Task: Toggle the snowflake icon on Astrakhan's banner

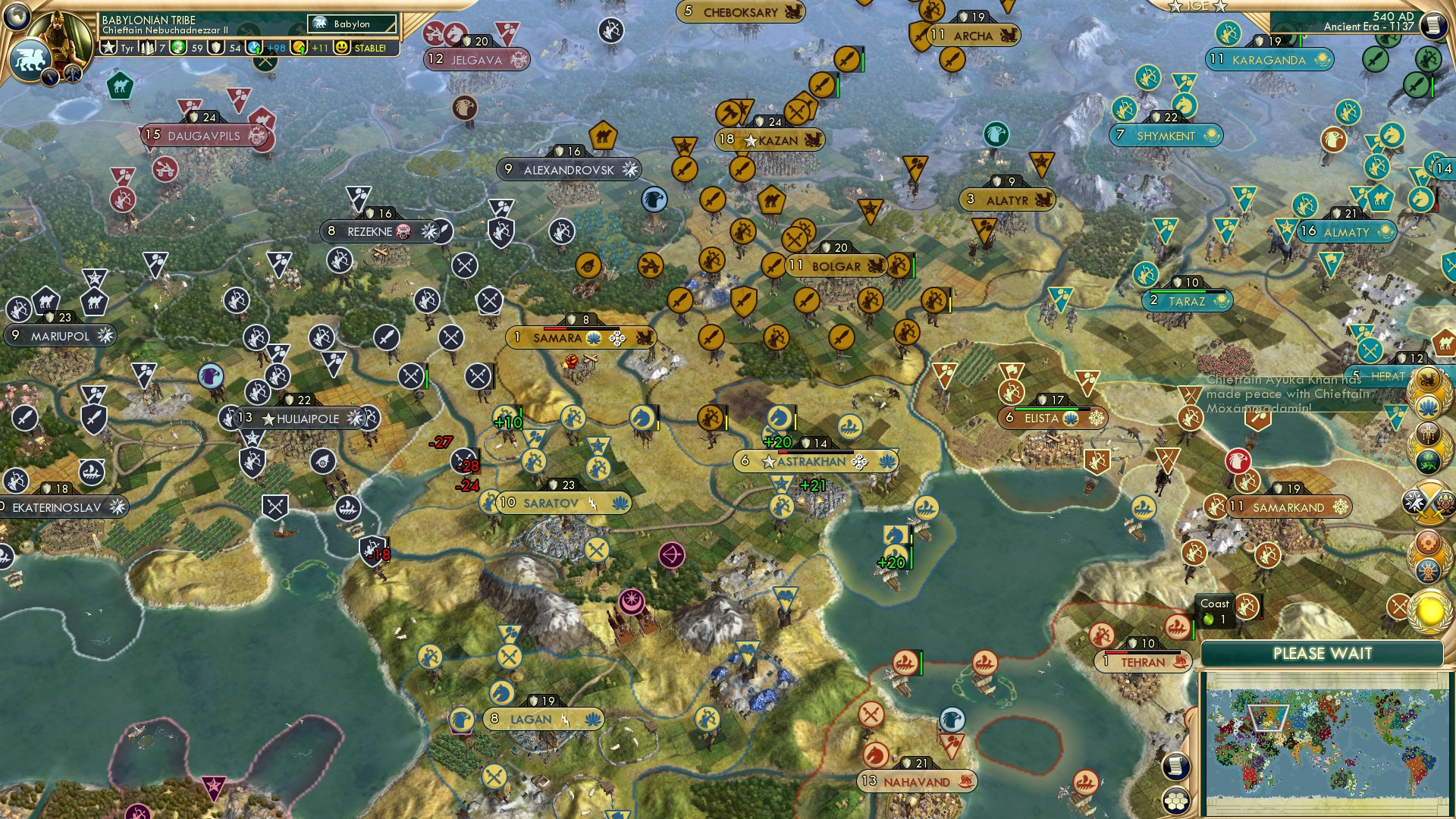Action: 858,462
